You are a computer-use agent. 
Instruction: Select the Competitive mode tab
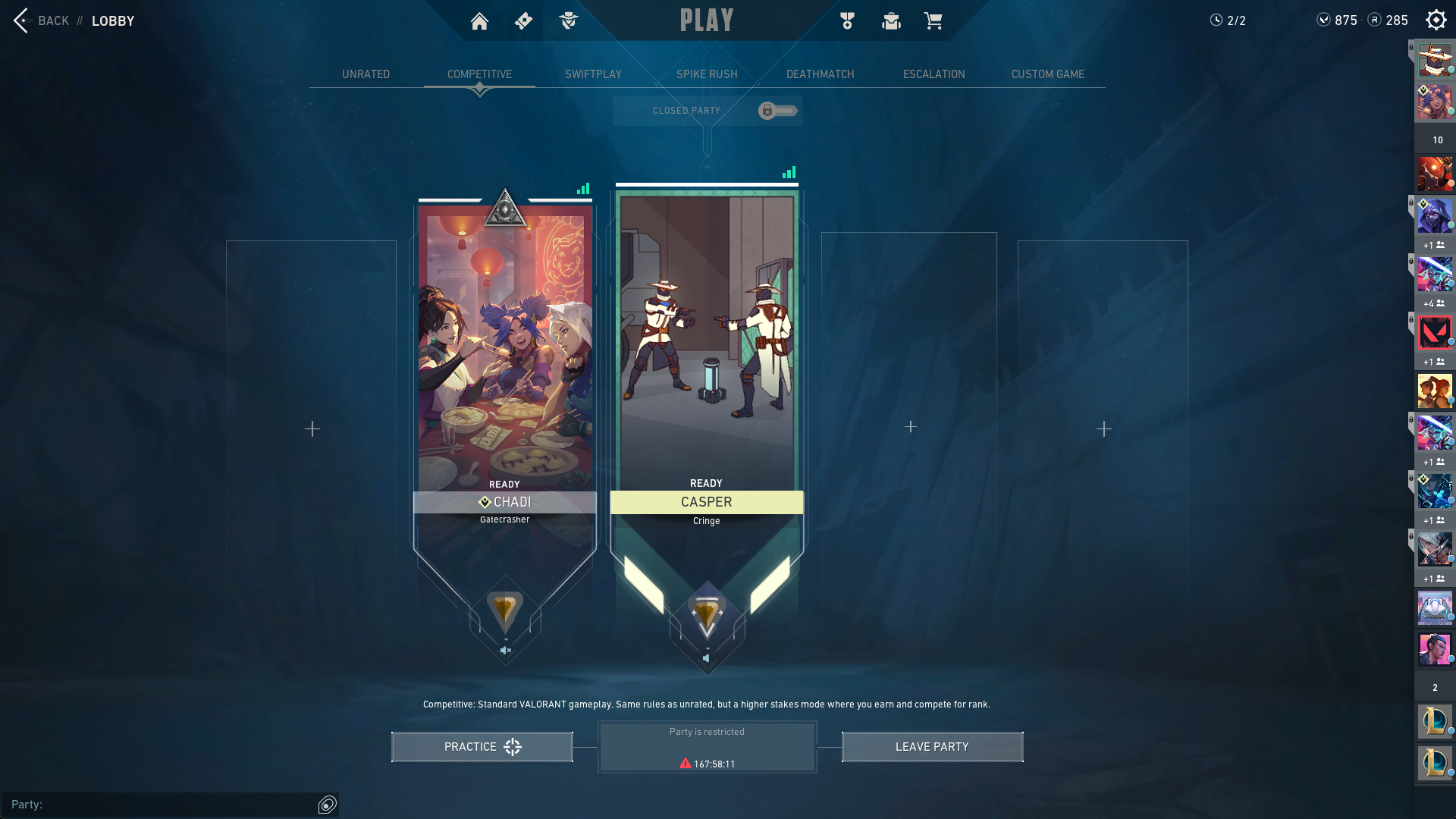point(479,74)
